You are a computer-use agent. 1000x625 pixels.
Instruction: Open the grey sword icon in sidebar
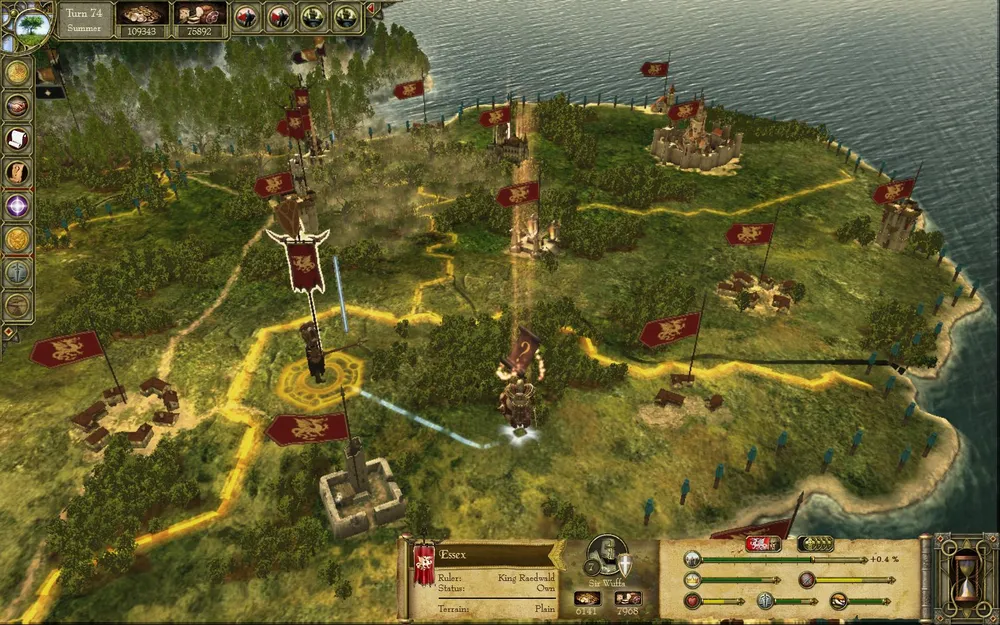click(17, 271)
